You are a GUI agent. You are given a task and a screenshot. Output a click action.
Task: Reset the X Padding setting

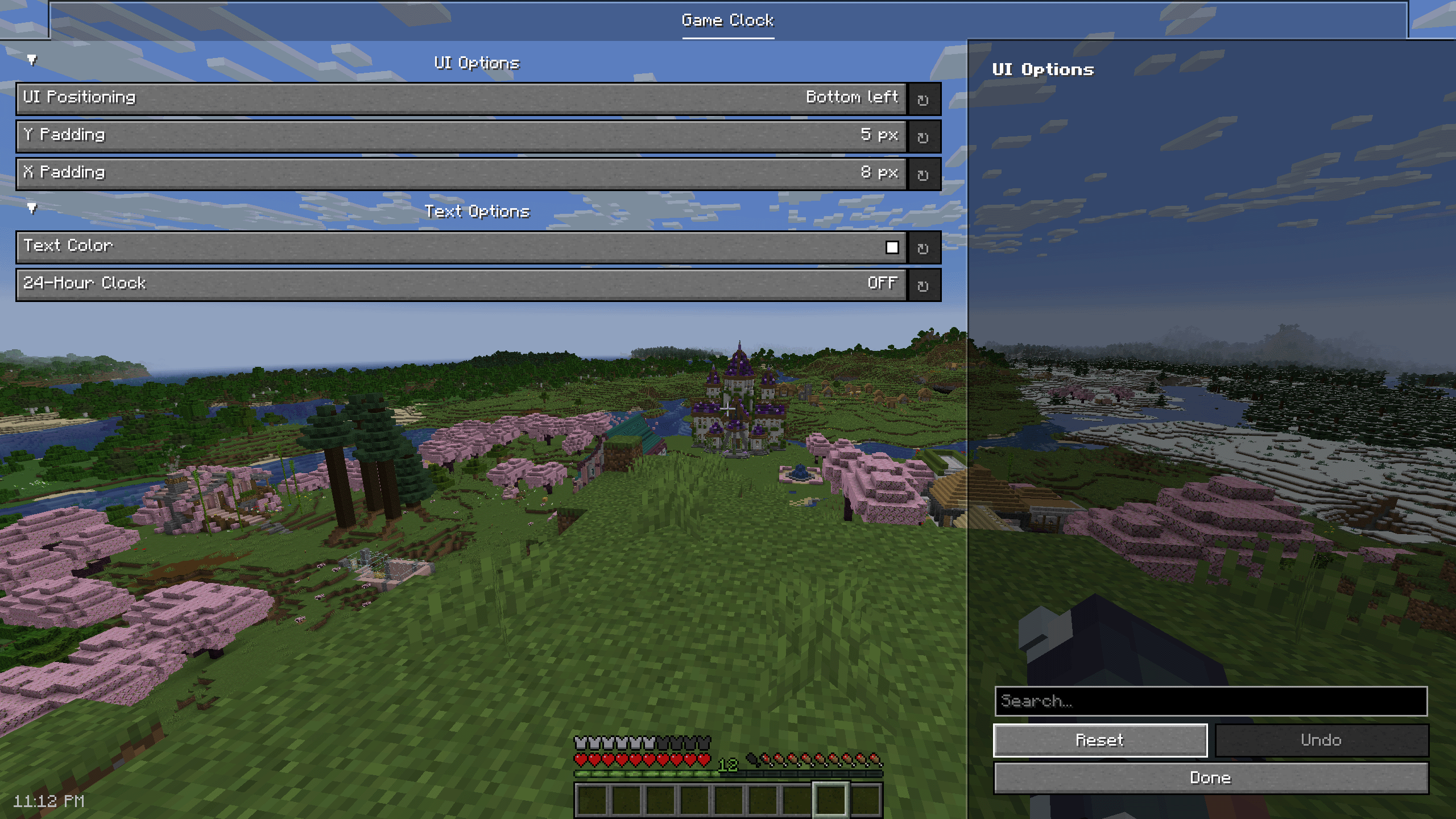(924, 173)
